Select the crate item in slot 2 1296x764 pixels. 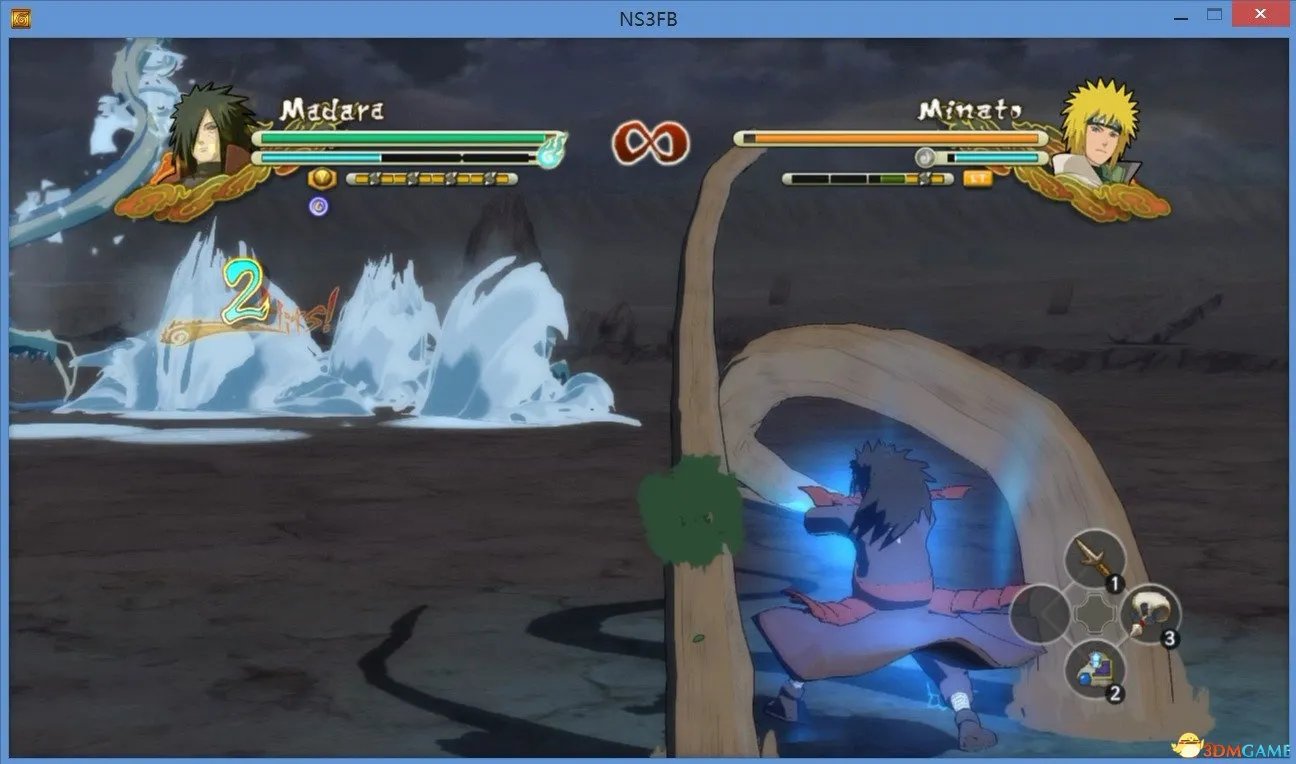[x=1095, y=668]
